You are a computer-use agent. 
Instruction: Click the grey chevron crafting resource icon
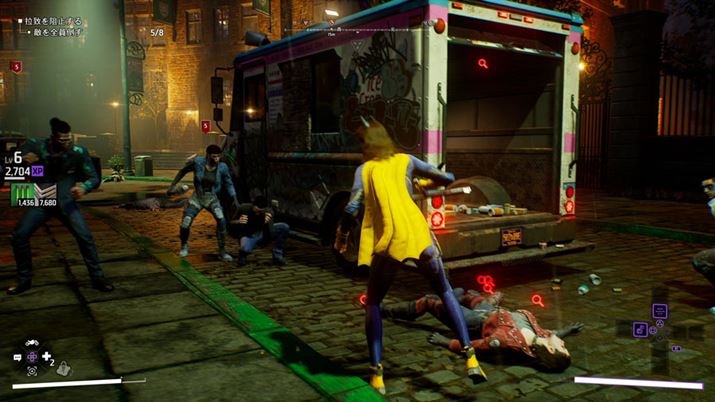(x=43, y=191)
